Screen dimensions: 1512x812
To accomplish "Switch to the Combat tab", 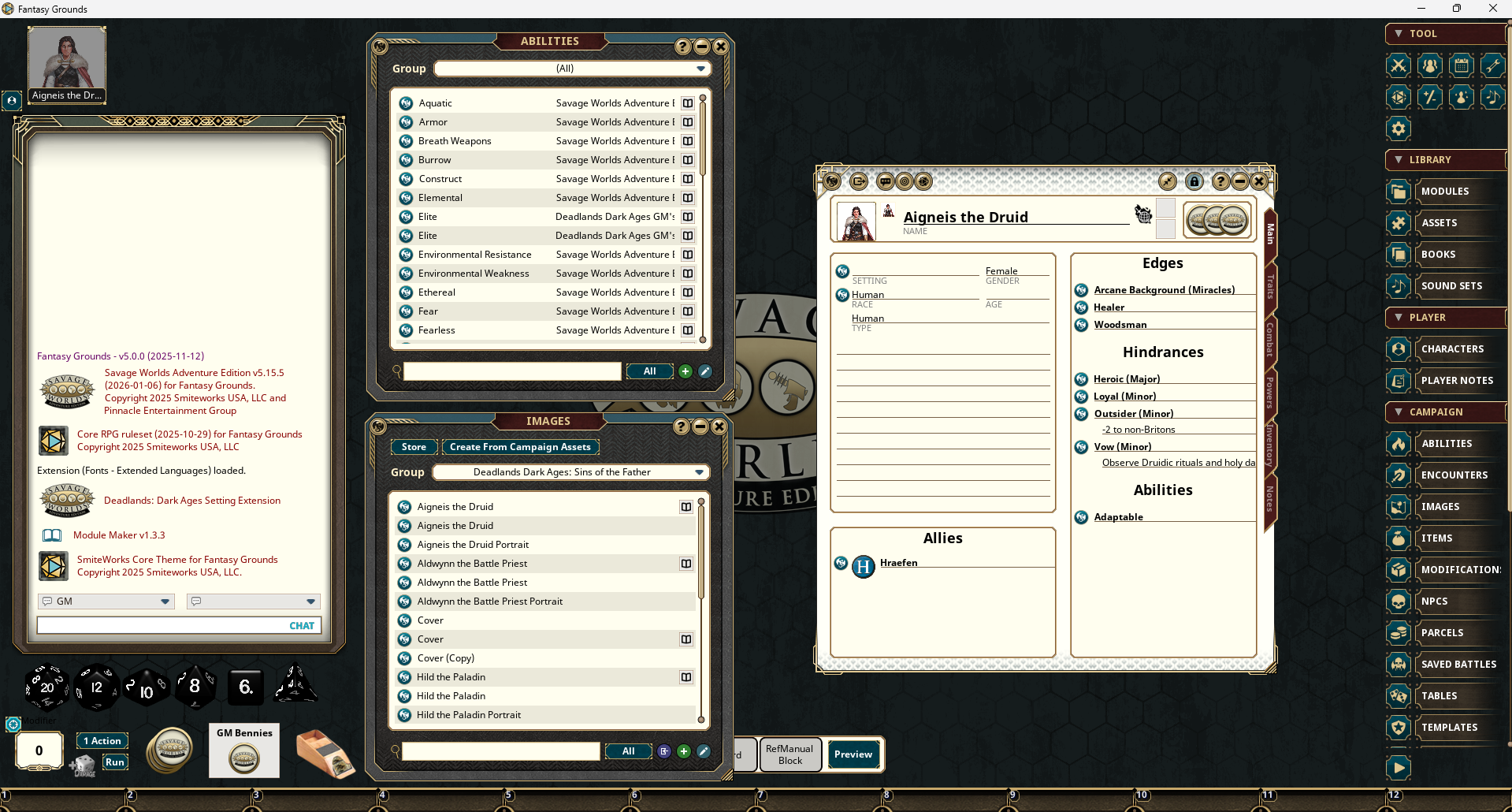I will (x=1269, y=340).
